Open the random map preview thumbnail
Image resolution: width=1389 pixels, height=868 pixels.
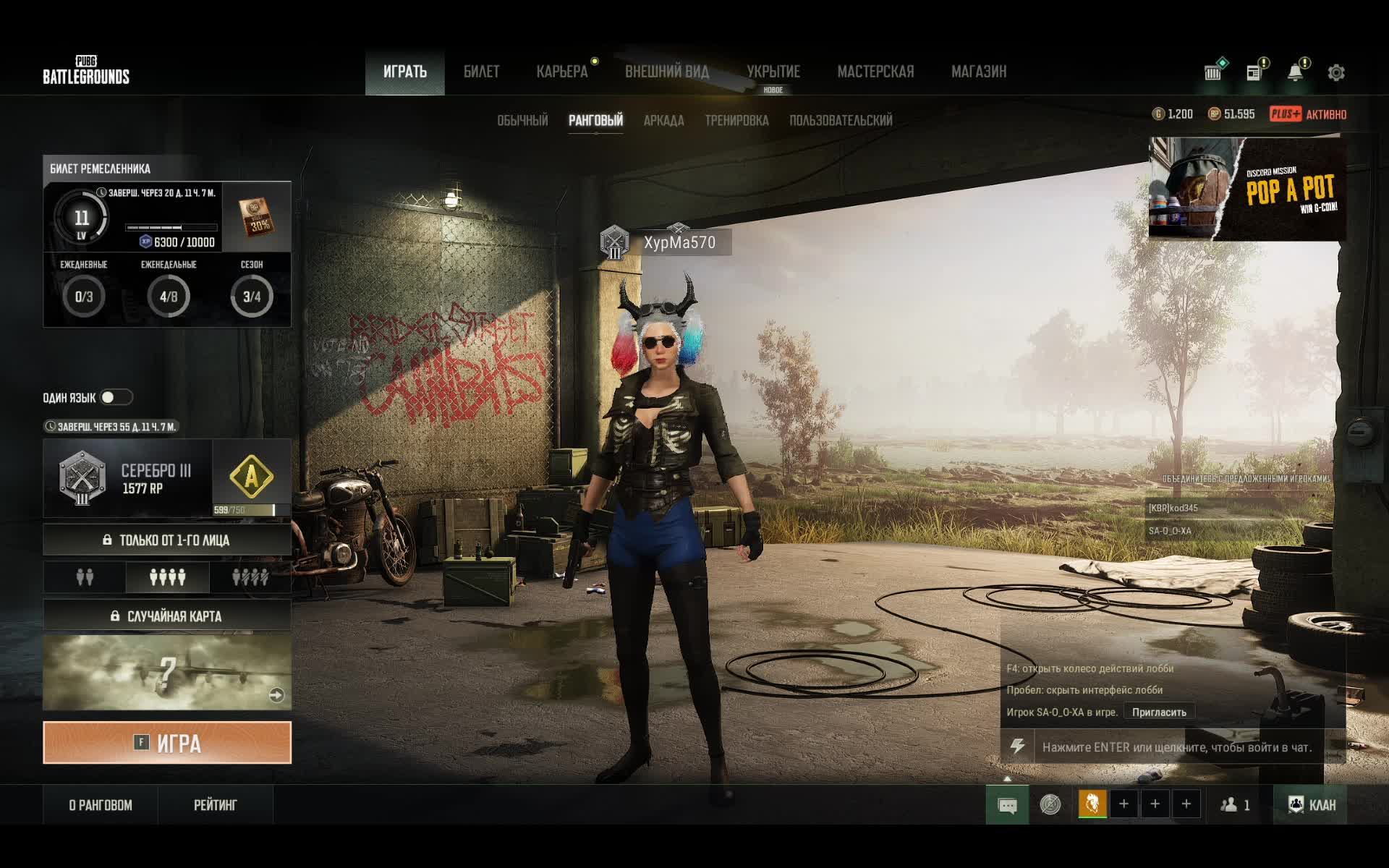167,673
